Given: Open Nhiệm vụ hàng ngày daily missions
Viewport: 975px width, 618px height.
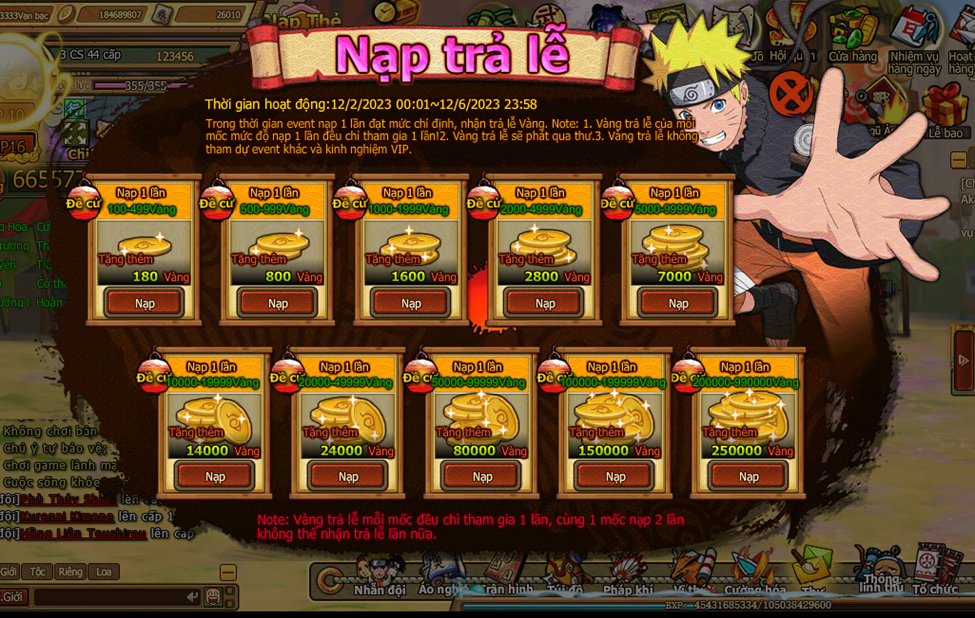Looking at the screenshot, I should pos(912,40).
